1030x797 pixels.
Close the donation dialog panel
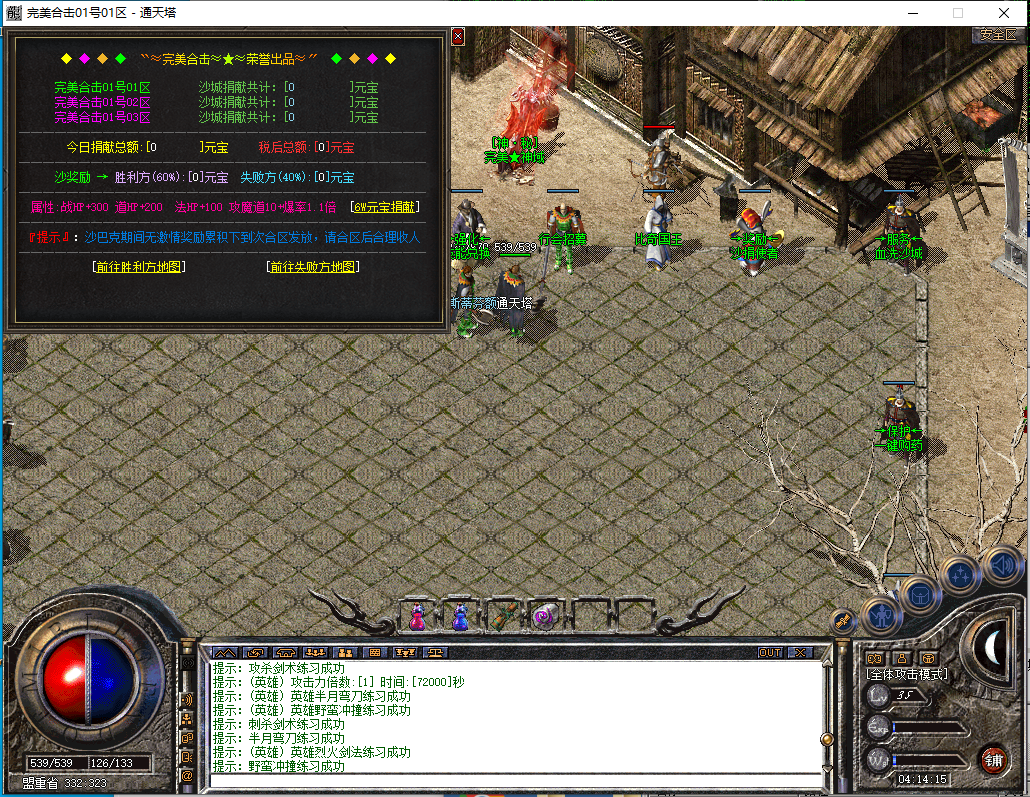point(458,36)
